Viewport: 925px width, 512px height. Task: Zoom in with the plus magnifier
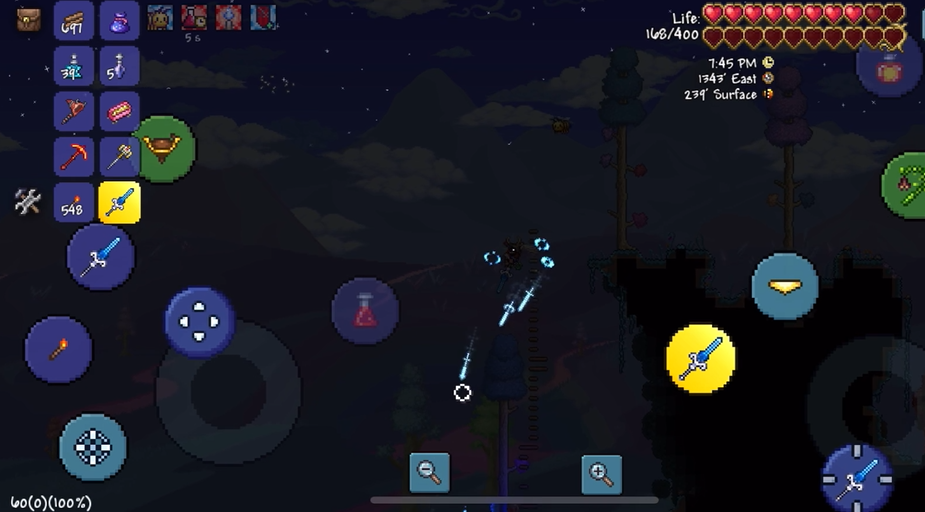(x=601, y=473)
